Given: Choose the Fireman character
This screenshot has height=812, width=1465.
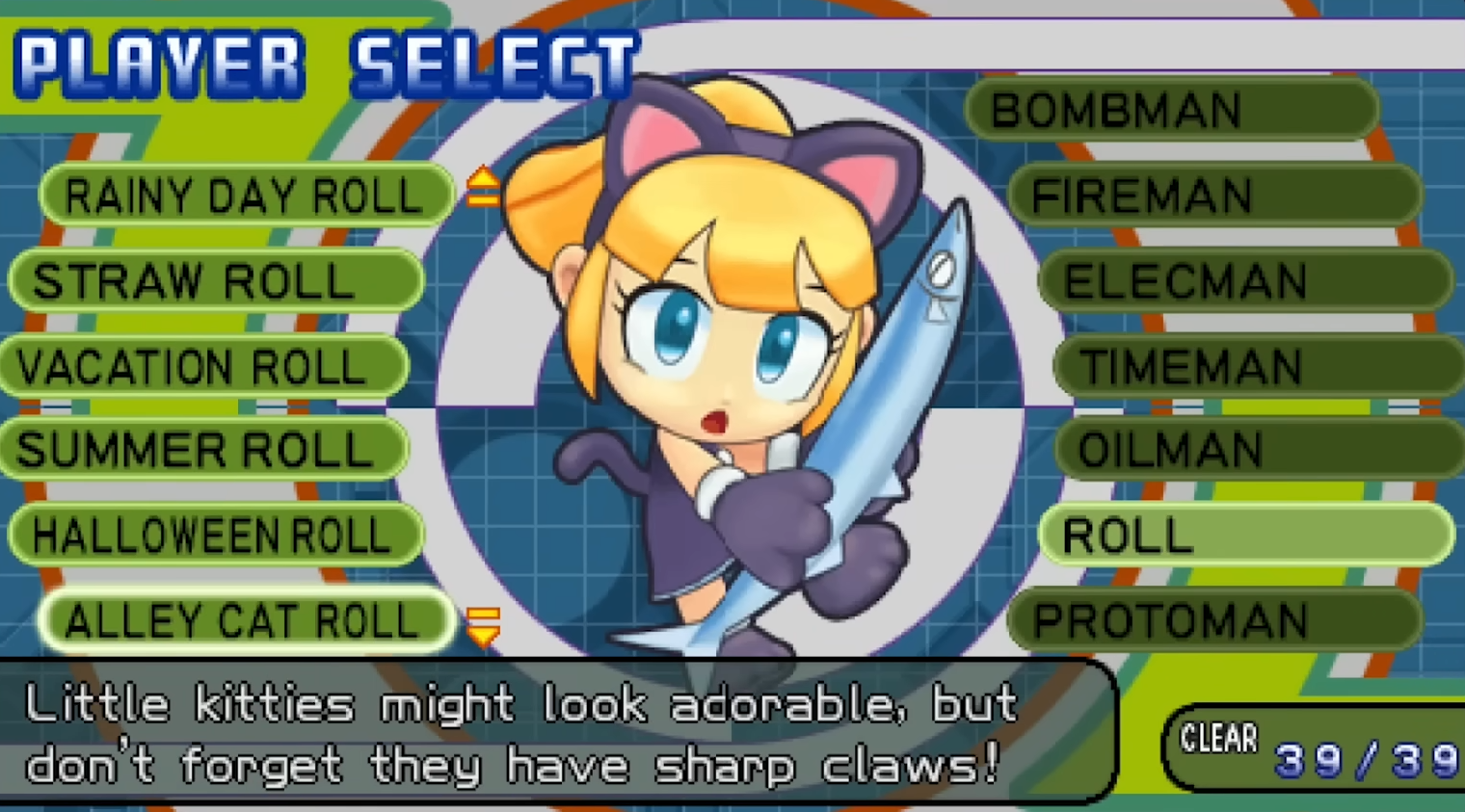Looking at the screenshot, I should coord(1214,196).
